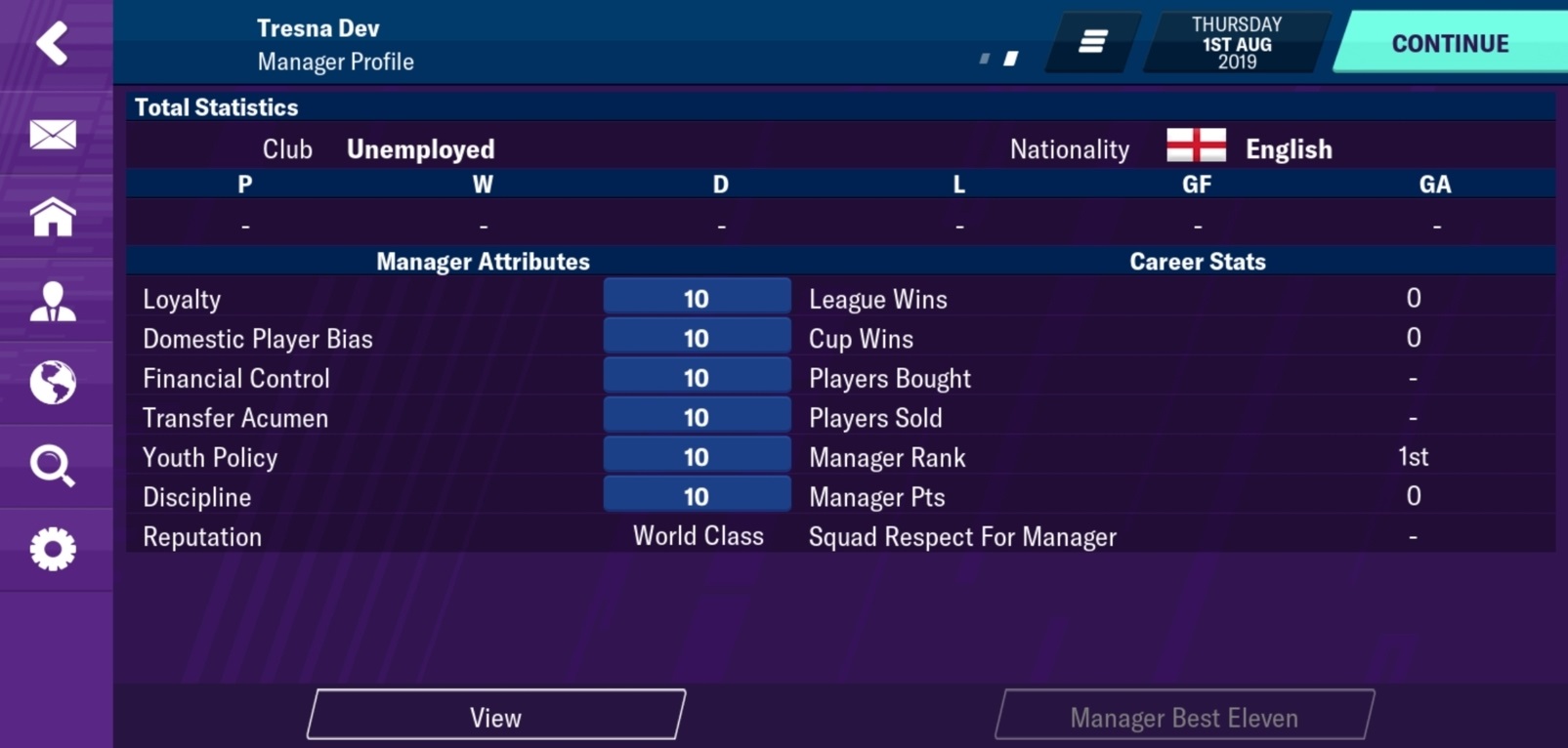The width and height of the screenshot is (1568, 748).
Task: Open the manager profile person icon
Action: (x=54, y=301)
